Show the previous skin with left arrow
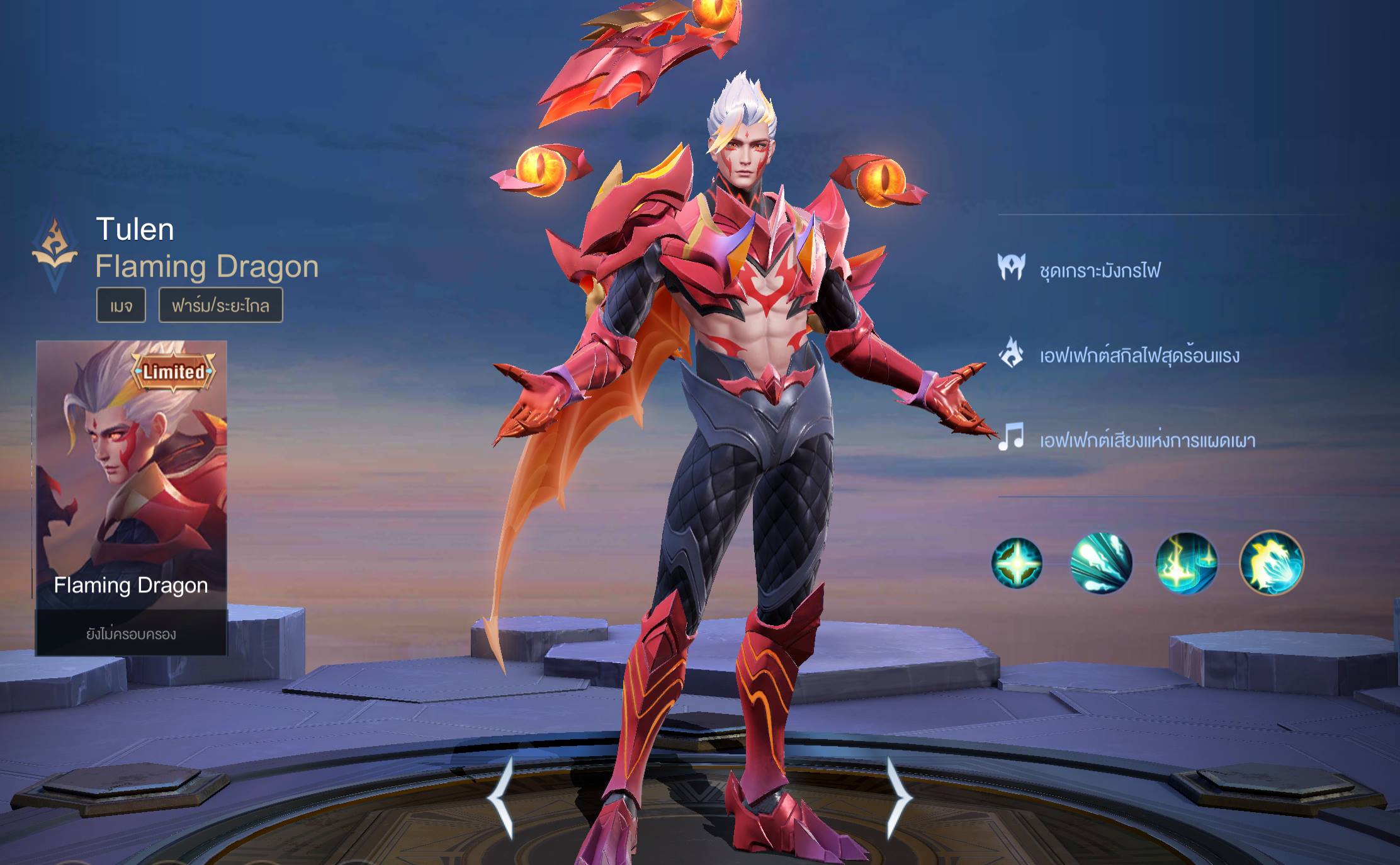1400x865 pixels. point(502,798)
